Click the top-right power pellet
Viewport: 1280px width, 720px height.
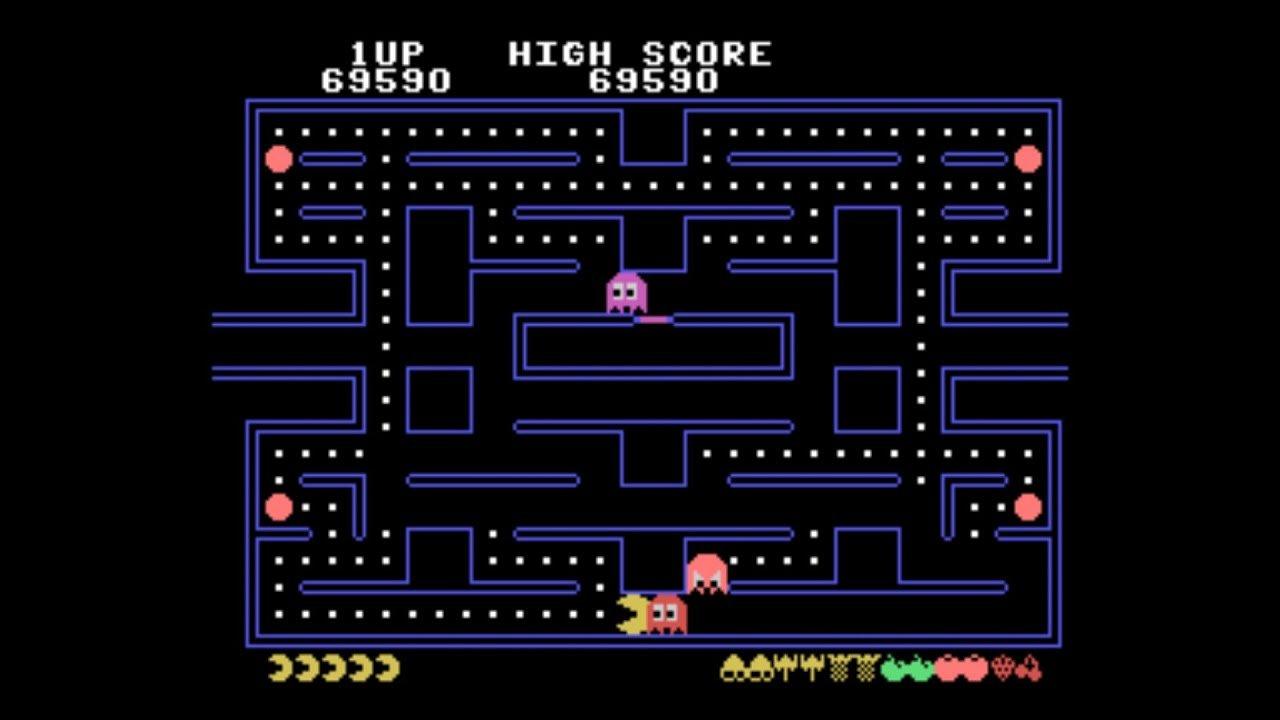[x=1027, y=157]
